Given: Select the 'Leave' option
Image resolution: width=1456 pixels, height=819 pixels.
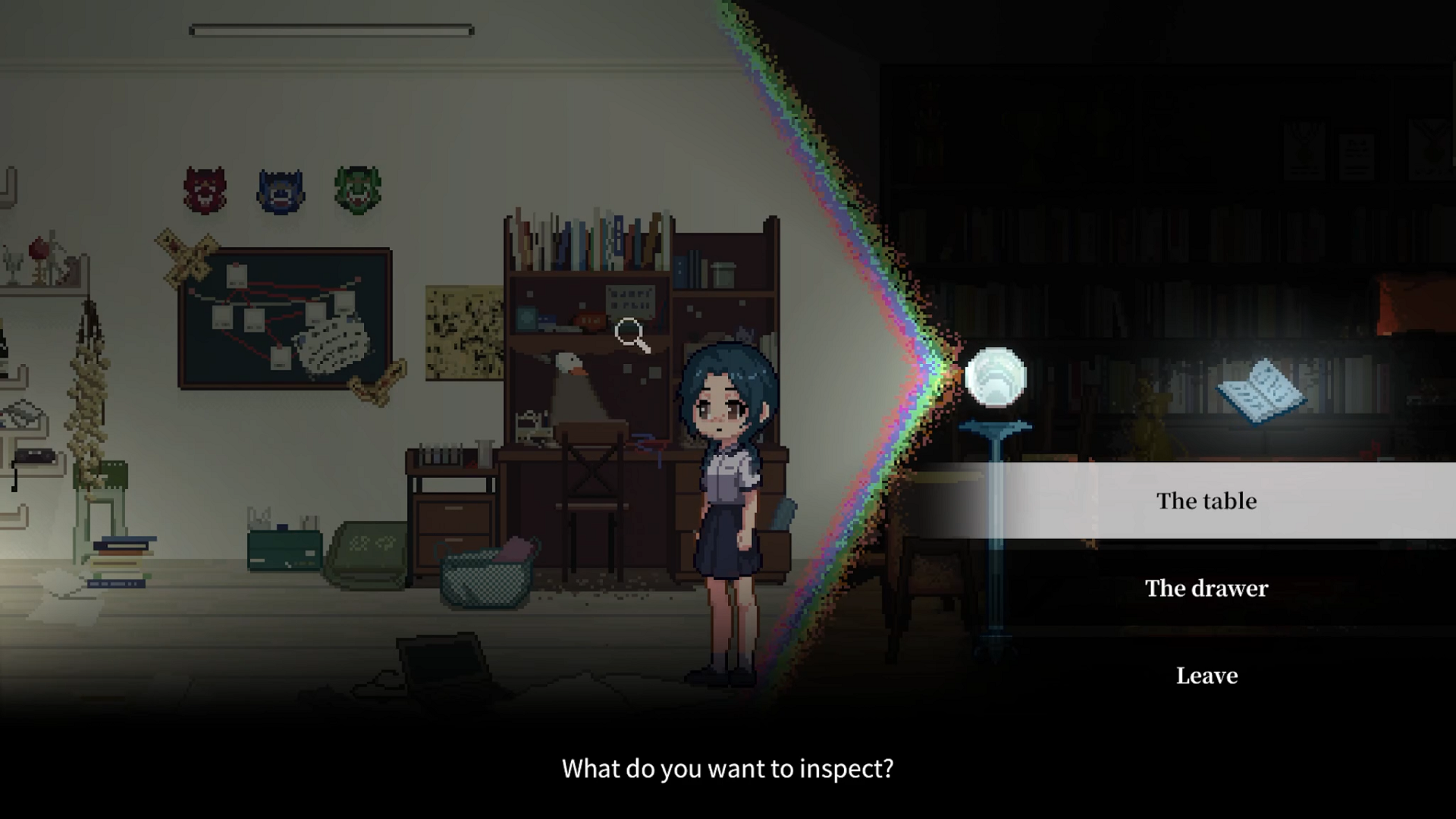Looking at the screenshot, I should point(1206,676).
